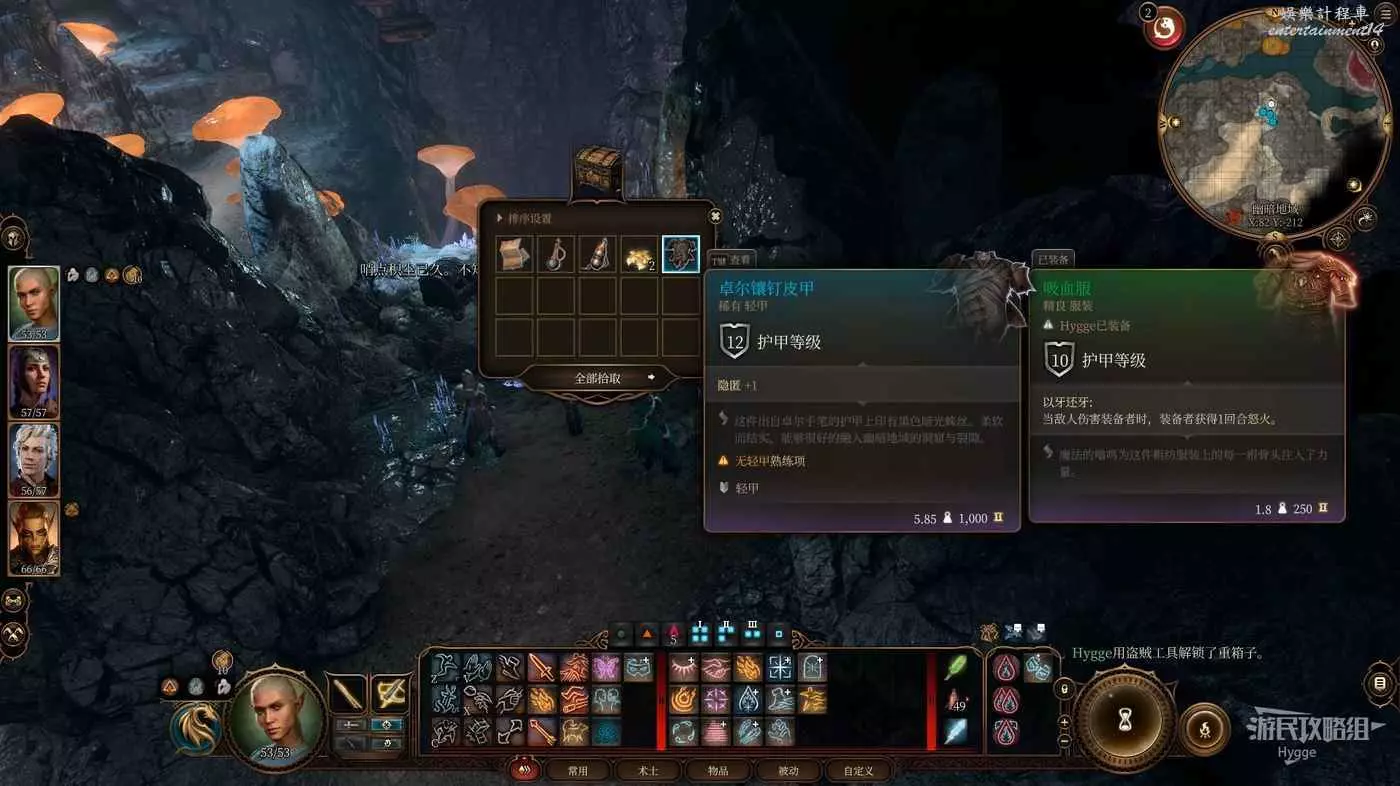Image resolution: width=1400 pixels, height=786 pixels.
Task: Open the 自定义 custom tab
Action: 858,771
